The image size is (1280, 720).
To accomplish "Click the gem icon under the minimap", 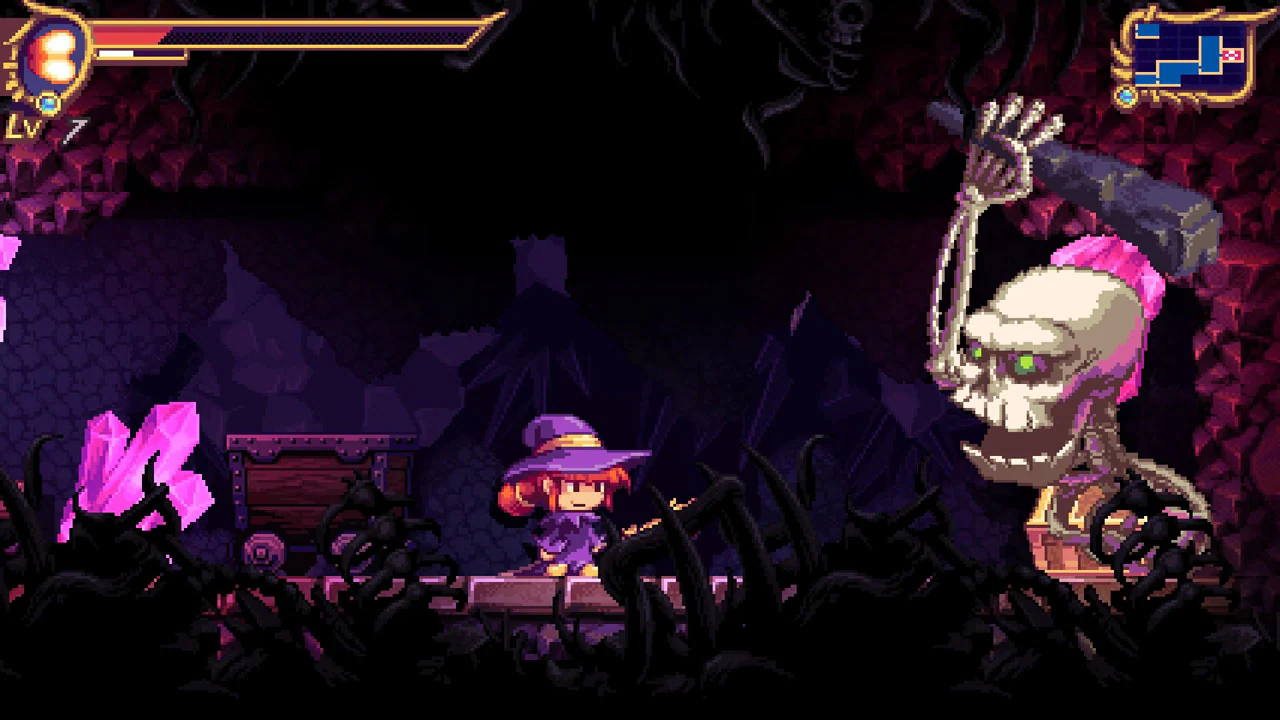I will [1127, 95].
